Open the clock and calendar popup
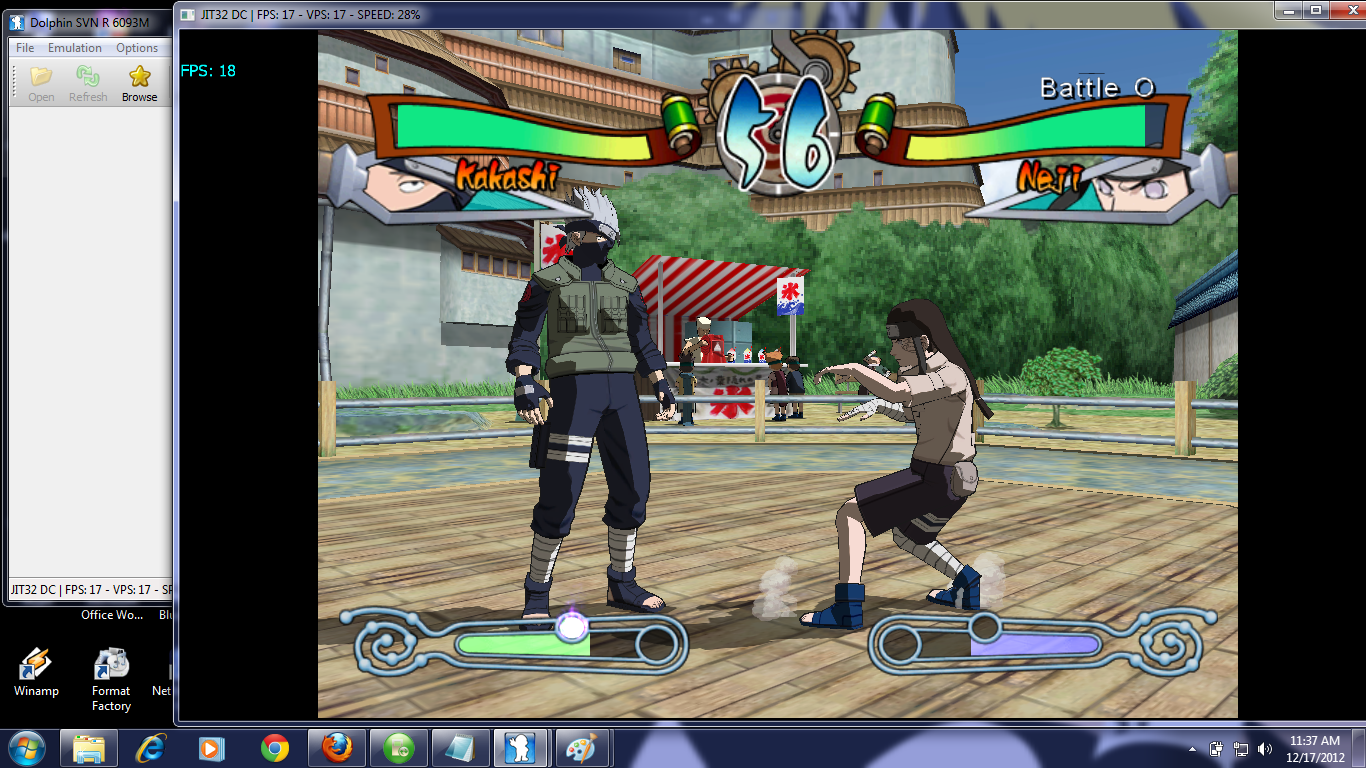 [1315, 749]
